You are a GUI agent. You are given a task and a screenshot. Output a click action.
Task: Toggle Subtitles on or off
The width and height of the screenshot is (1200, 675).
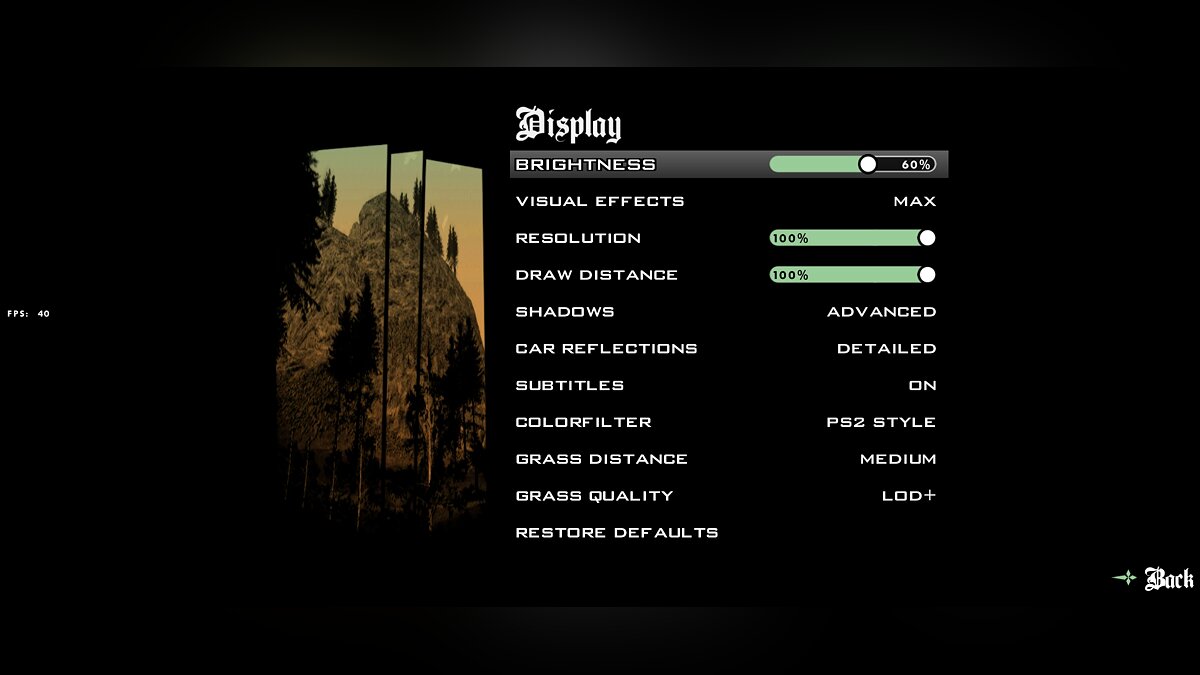click(922, 386)
